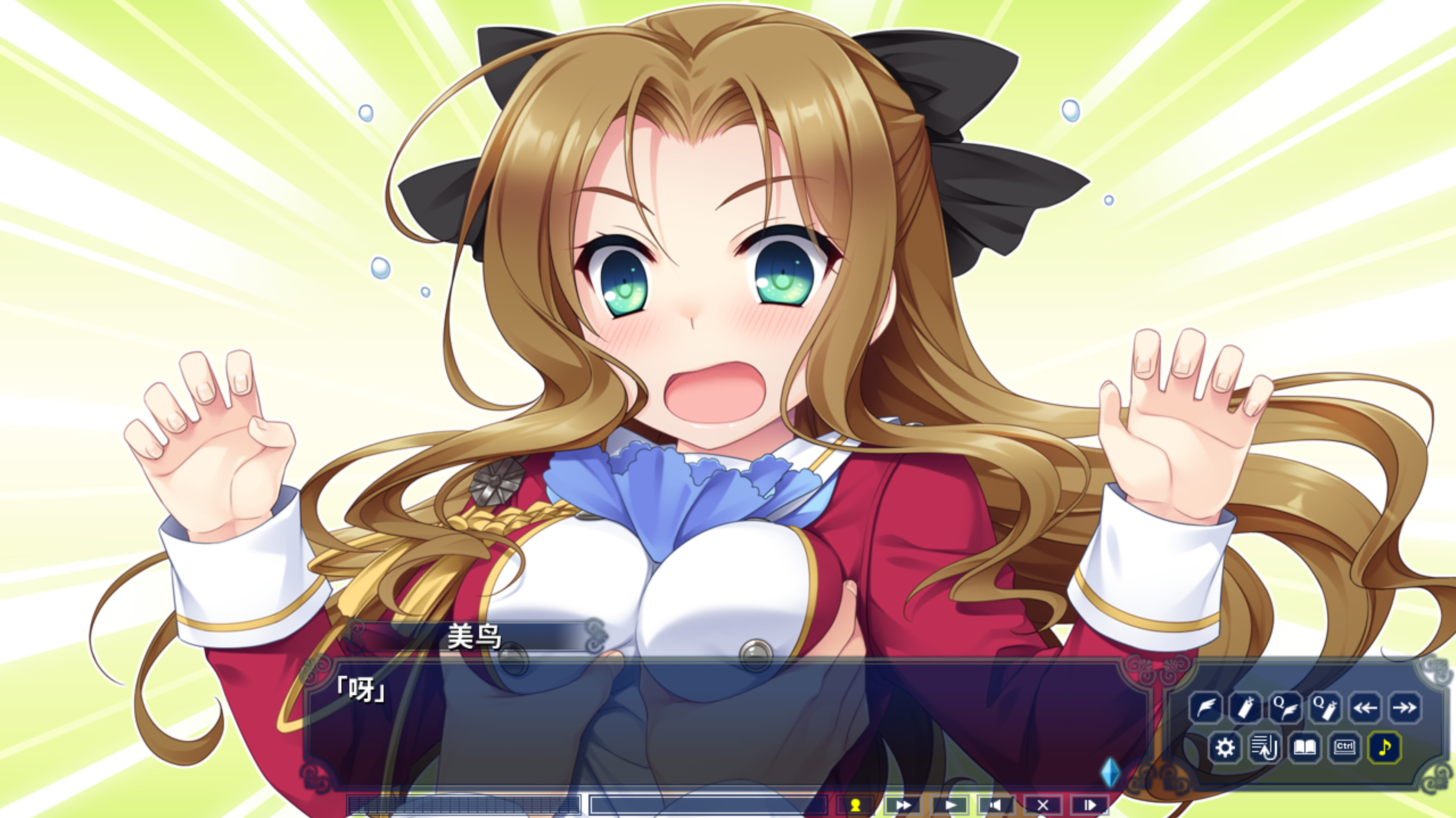Open the settings gear
Screen dimensions: 1456x818
tap(1226, 747)
